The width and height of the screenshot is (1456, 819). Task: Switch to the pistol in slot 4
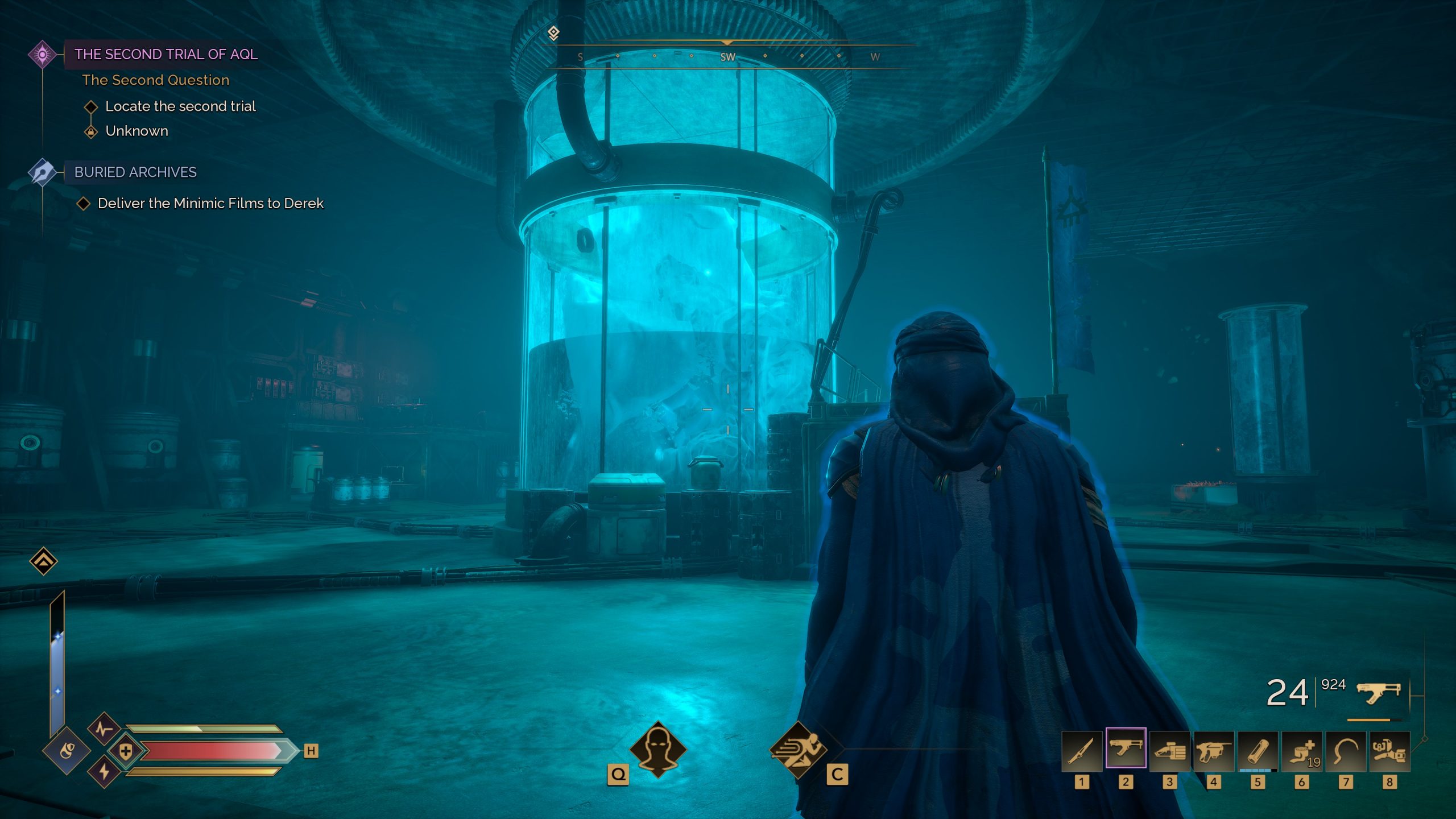pos(1214,751)
